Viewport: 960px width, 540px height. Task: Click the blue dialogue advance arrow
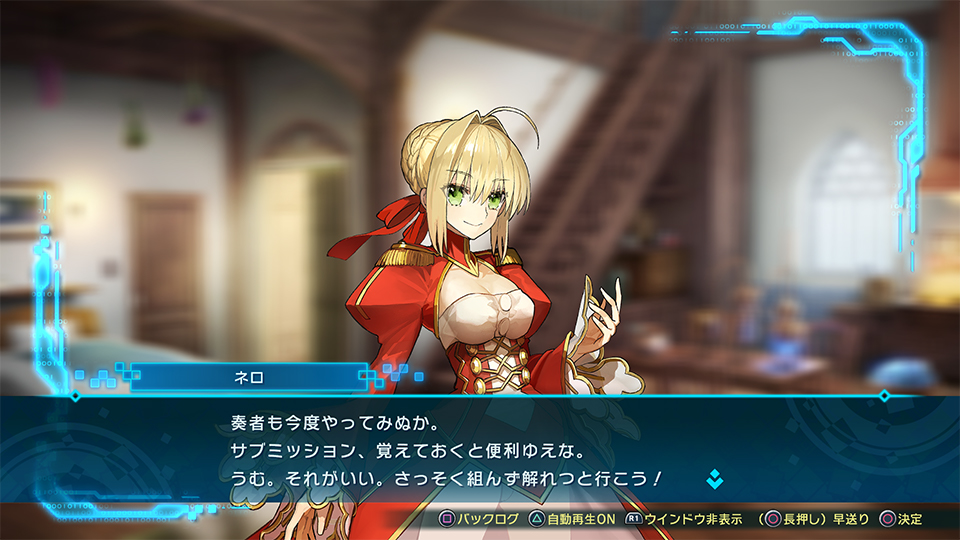pyautogui.click(x=714, y=479)
